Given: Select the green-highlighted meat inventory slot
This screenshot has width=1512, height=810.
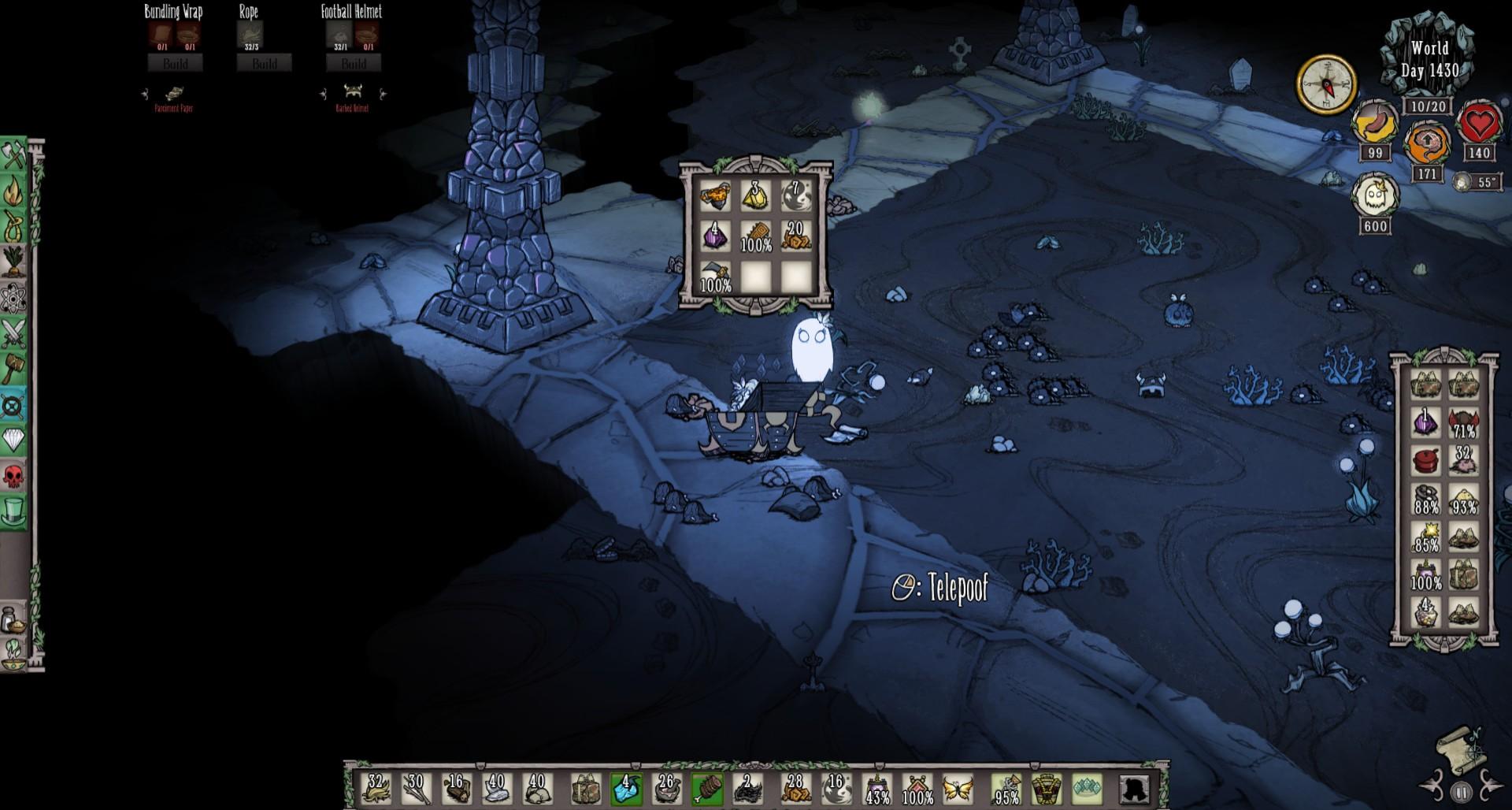Looking at the screenshot, I should pos(706,790).
